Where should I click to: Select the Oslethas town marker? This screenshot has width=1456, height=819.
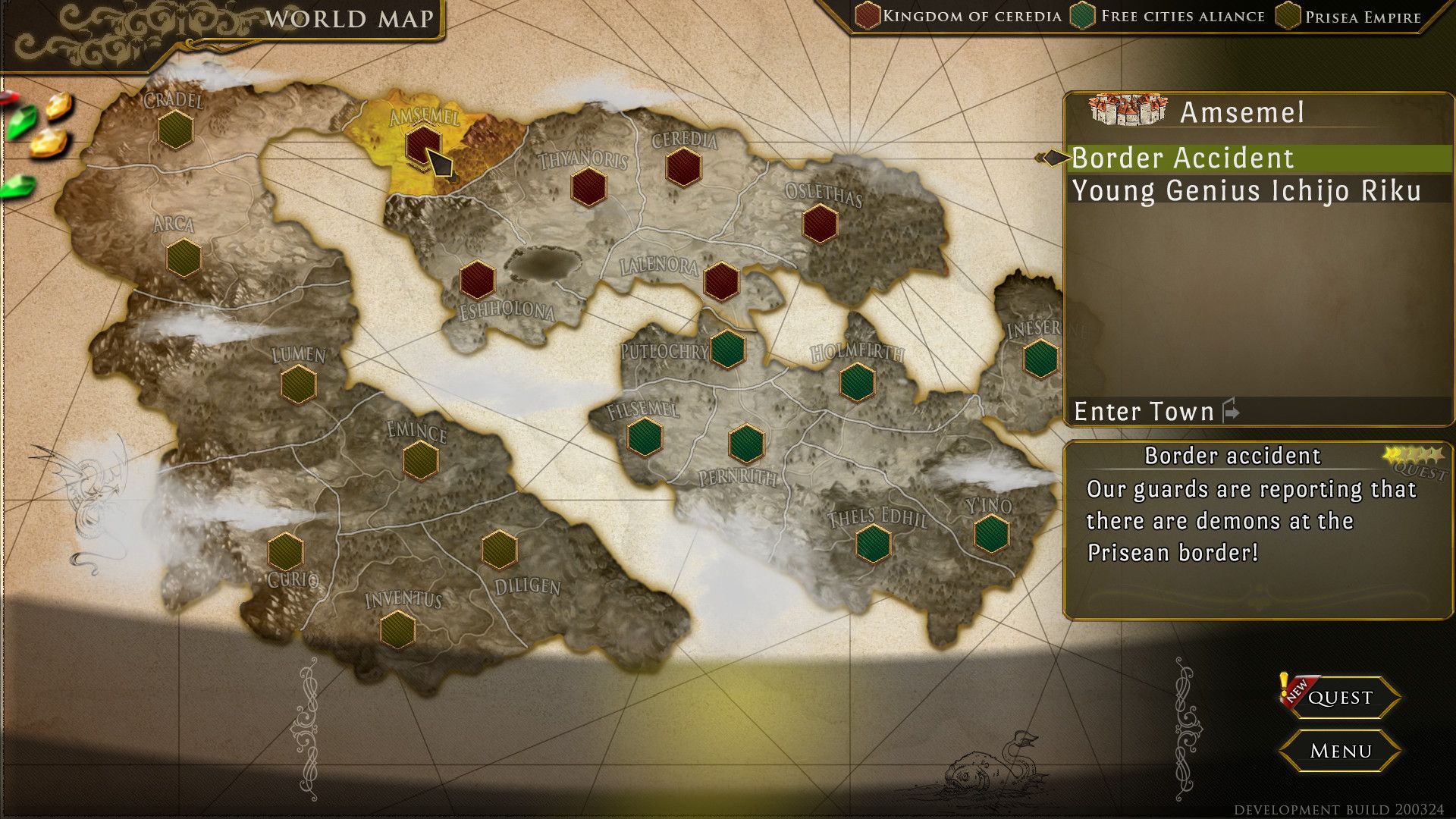click(x=820, y=224)
